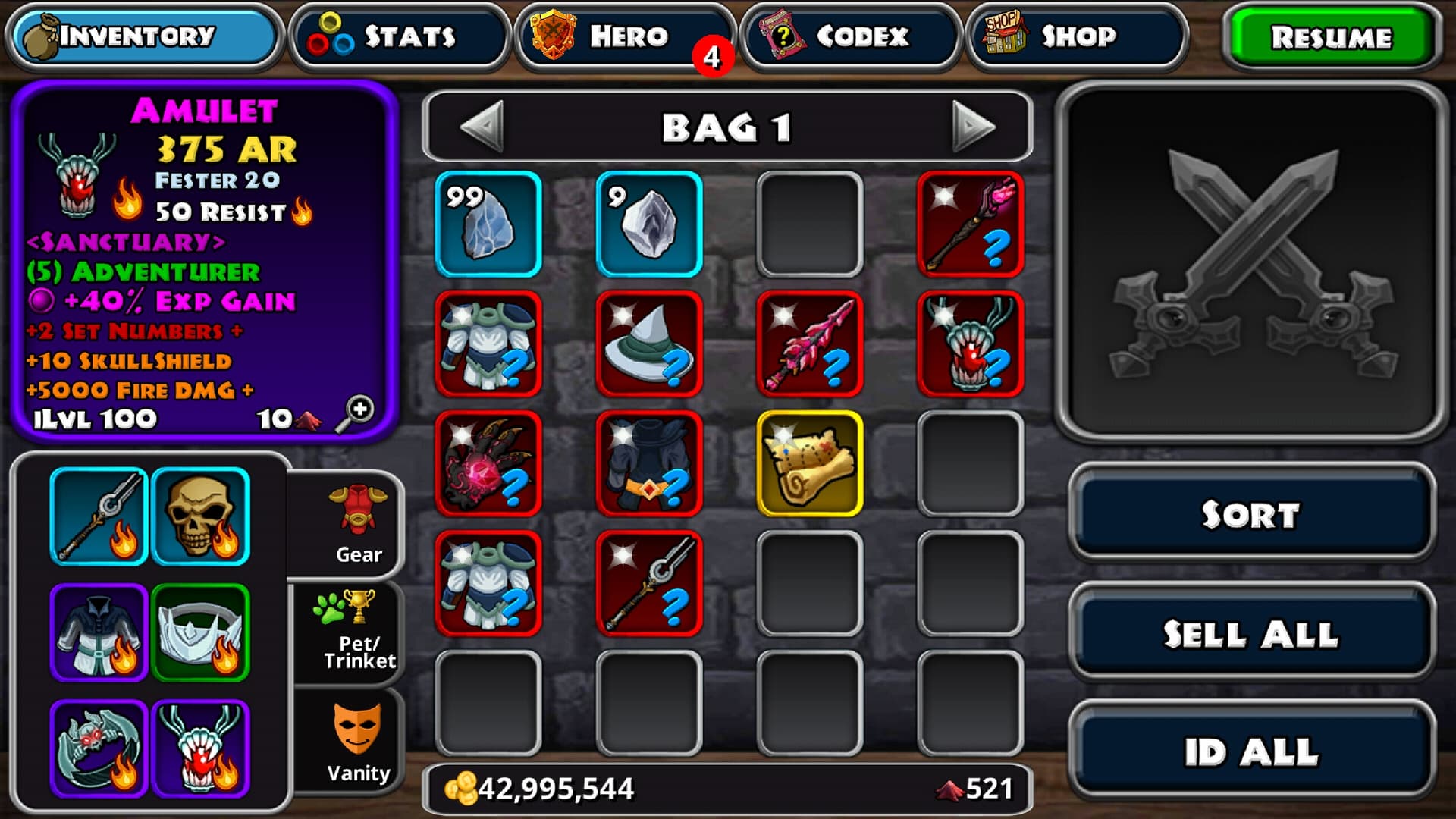Sell all items in bag
Viewport: 1456px width, 819px height.
[1251, 633]
